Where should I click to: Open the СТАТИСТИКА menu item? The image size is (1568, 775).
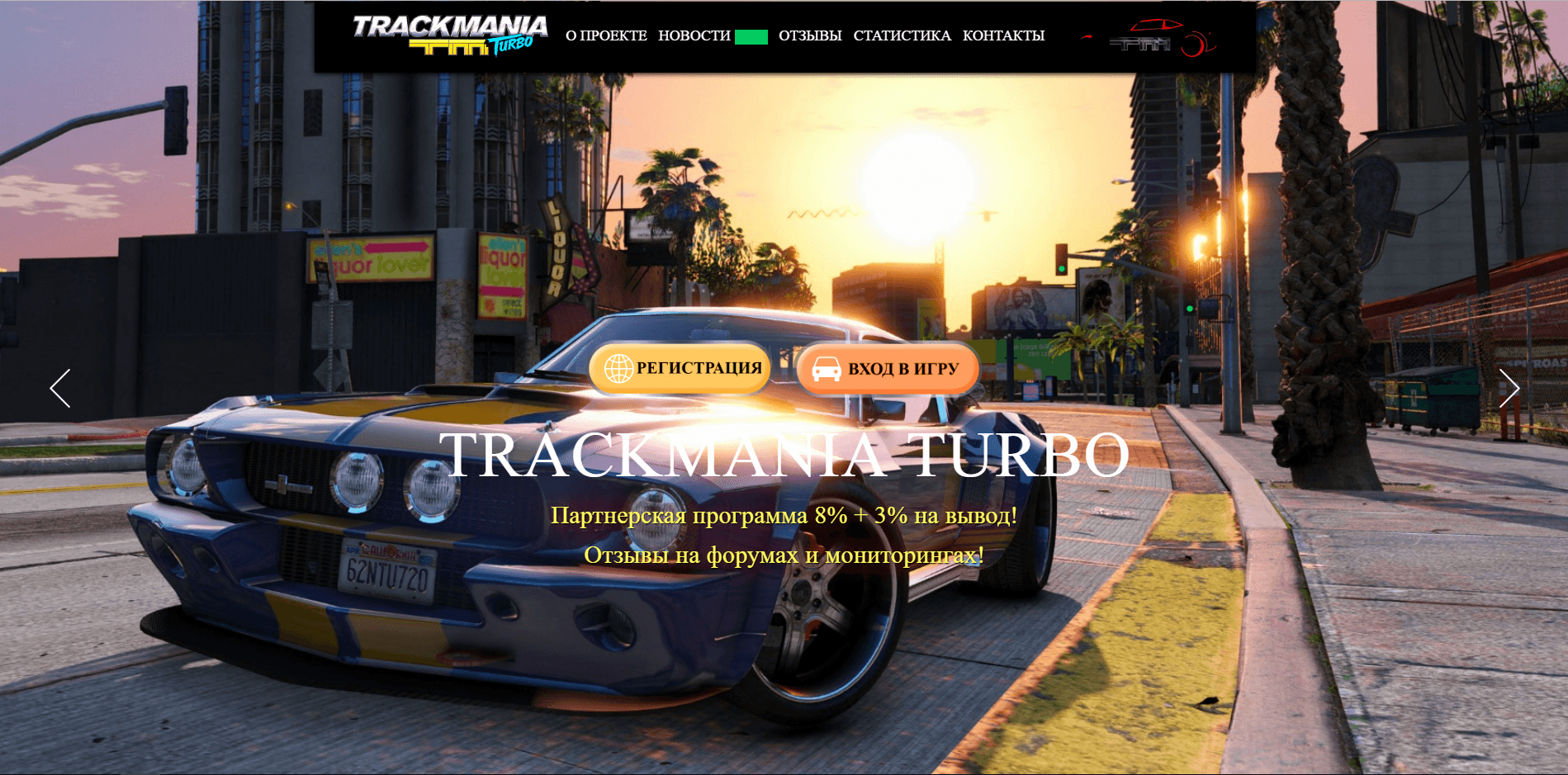(x=902, y=35)
